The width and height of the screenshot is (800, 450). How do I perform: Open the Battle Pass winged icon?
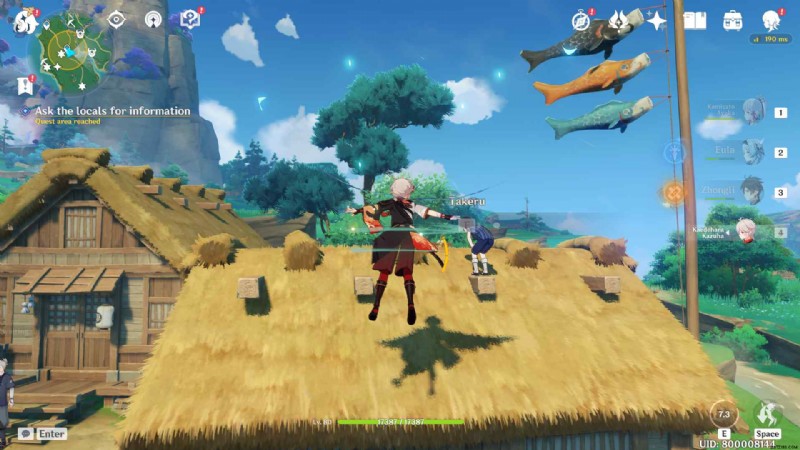(x=619, y=20)
